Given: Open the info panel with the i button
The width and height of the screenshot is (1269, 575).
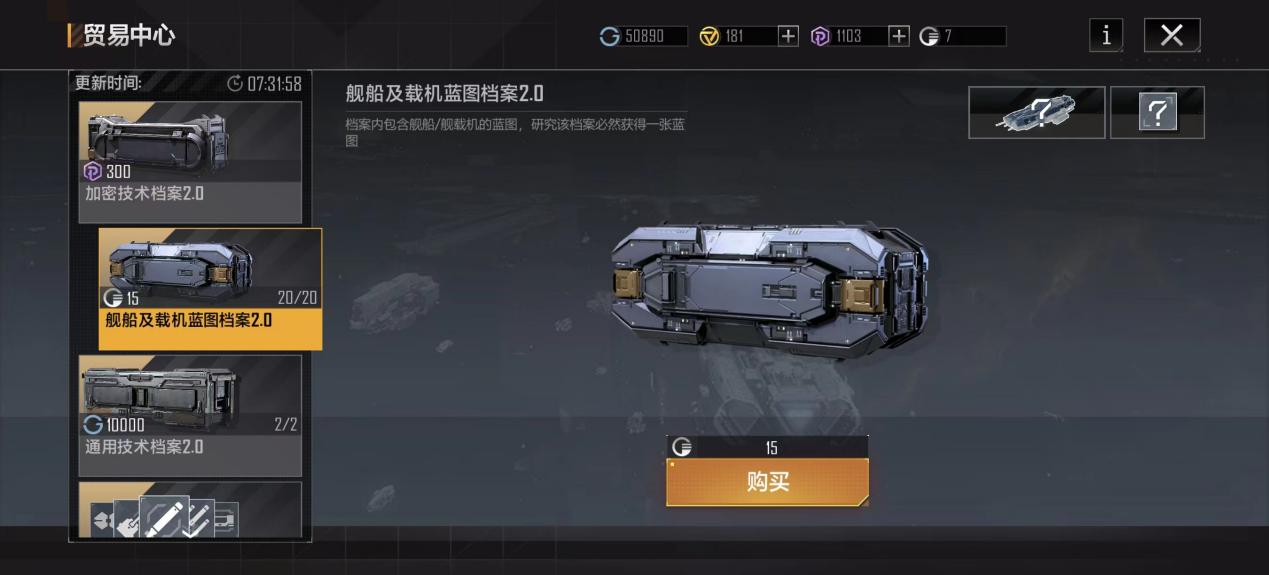Looking at the screenshot, I should [1105, 36].
